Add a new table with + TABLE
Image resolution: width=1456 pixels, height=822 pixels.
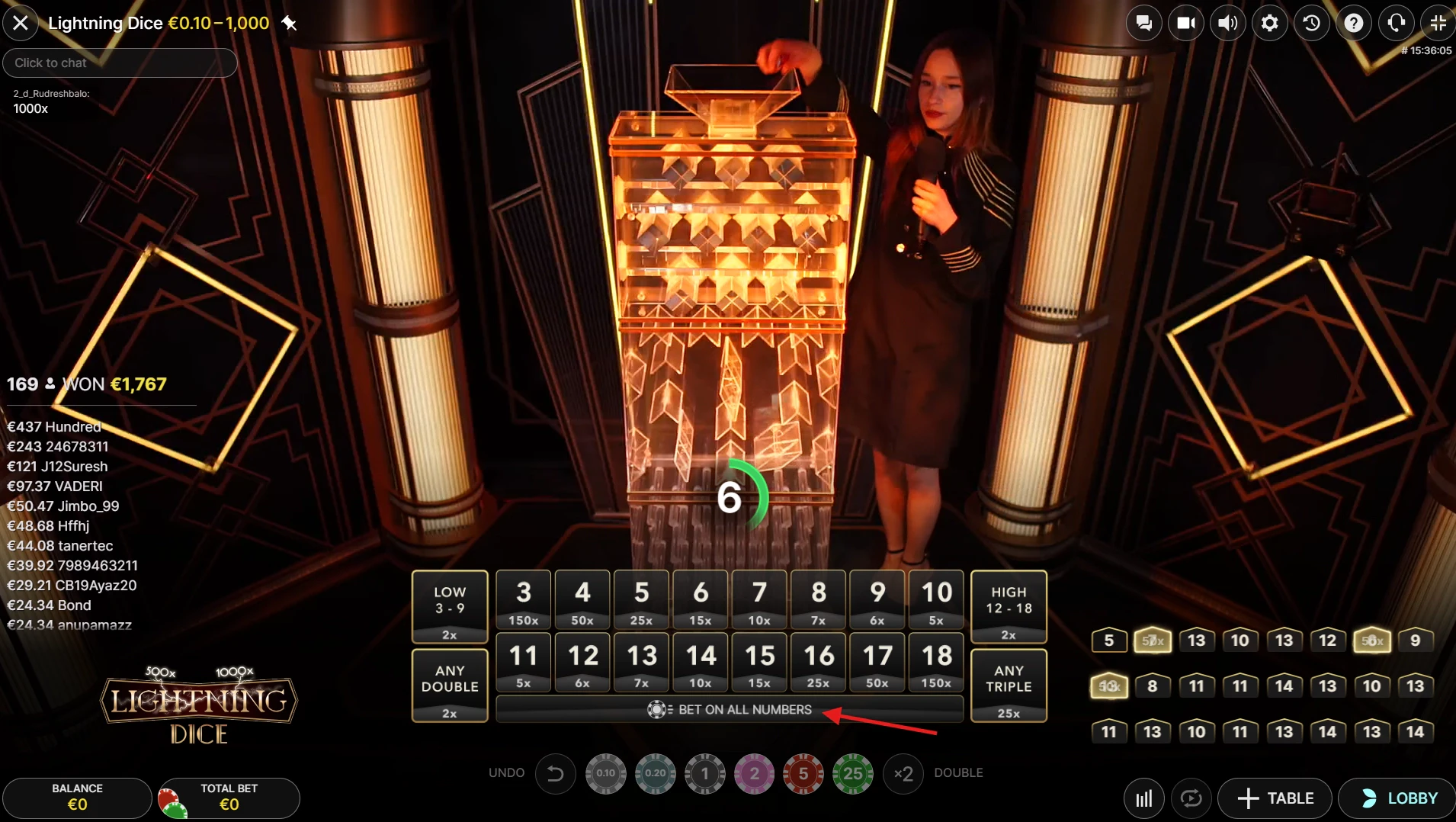click(1275, 798)
